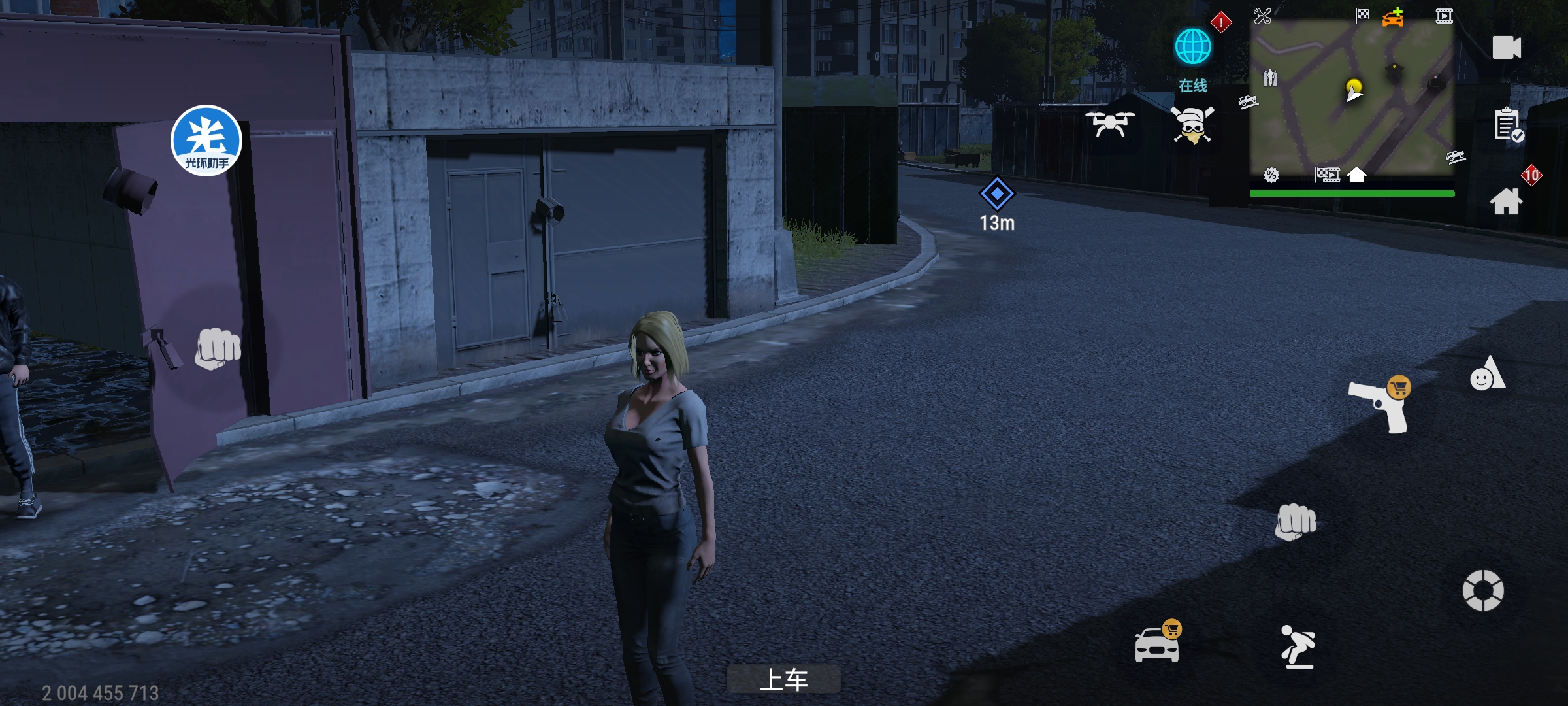
Task: Open the film reel play icon
Action: click(1444, 16)
